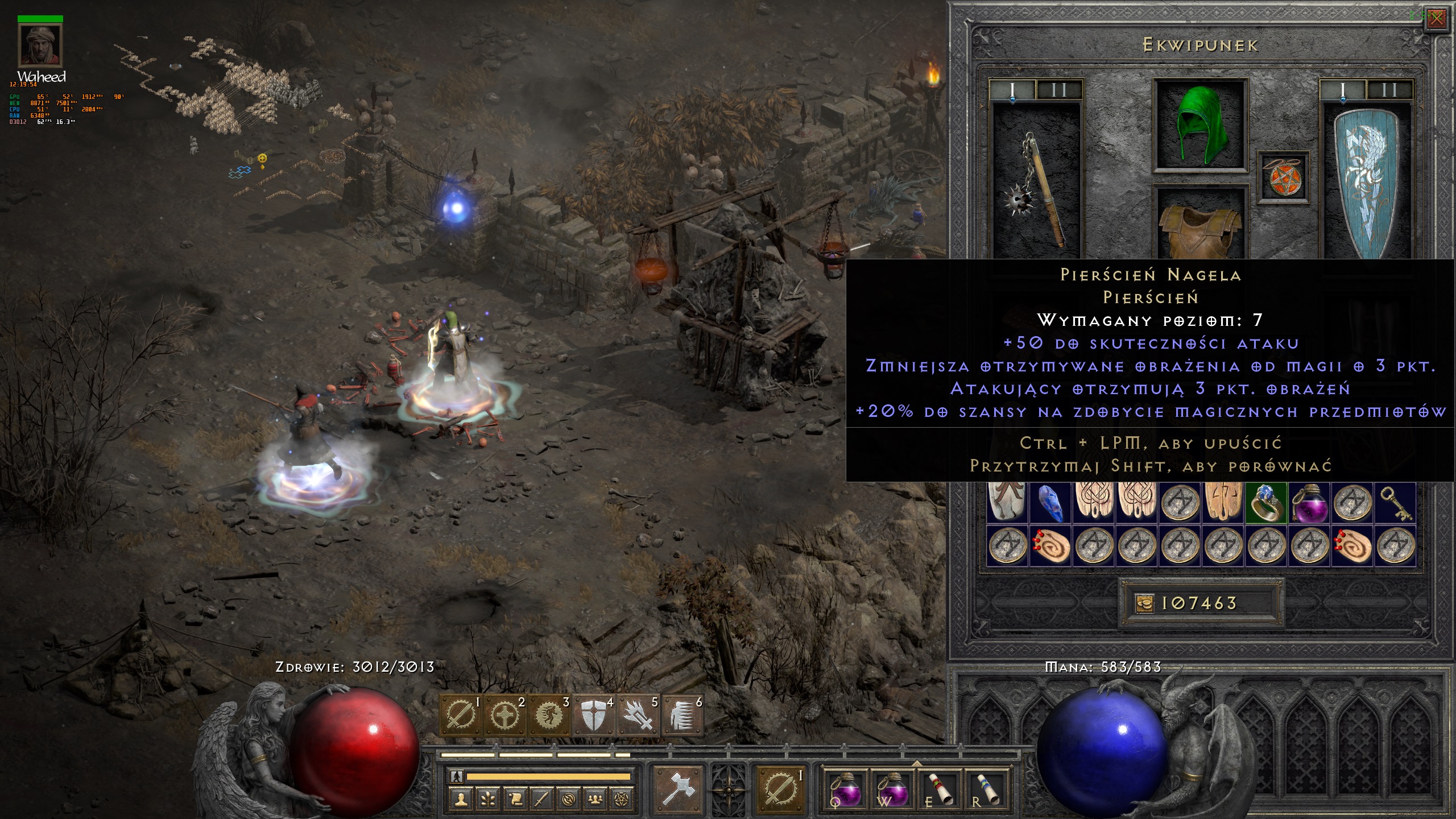Open the skill tree mini-menu button
Screen dimensions: 1456x819
tap(487, 800)
